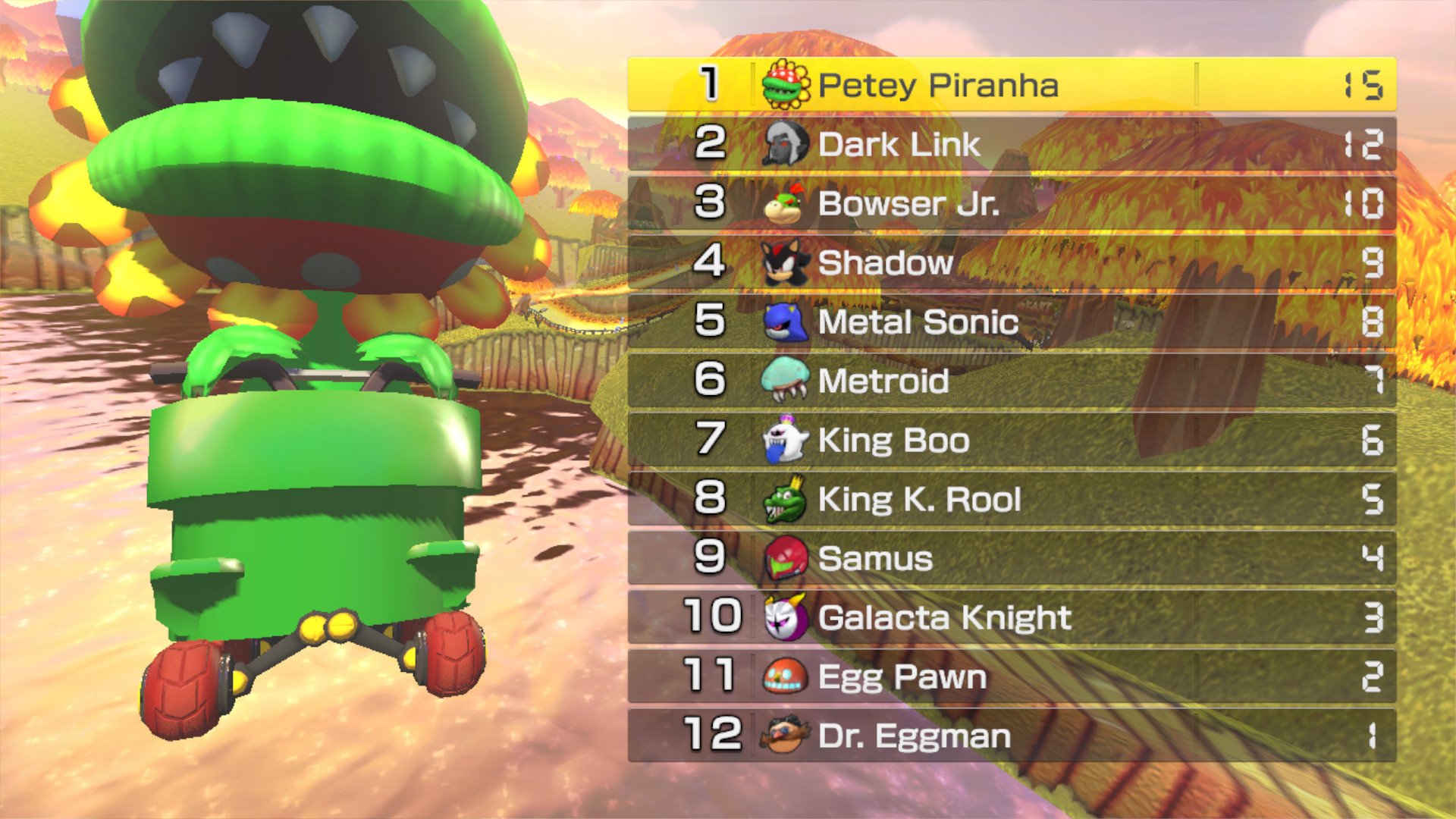Viewport: 1456px width, 819px height.
Task: Click Petey Piranha's character icon
Action: [x=788, y=86]
